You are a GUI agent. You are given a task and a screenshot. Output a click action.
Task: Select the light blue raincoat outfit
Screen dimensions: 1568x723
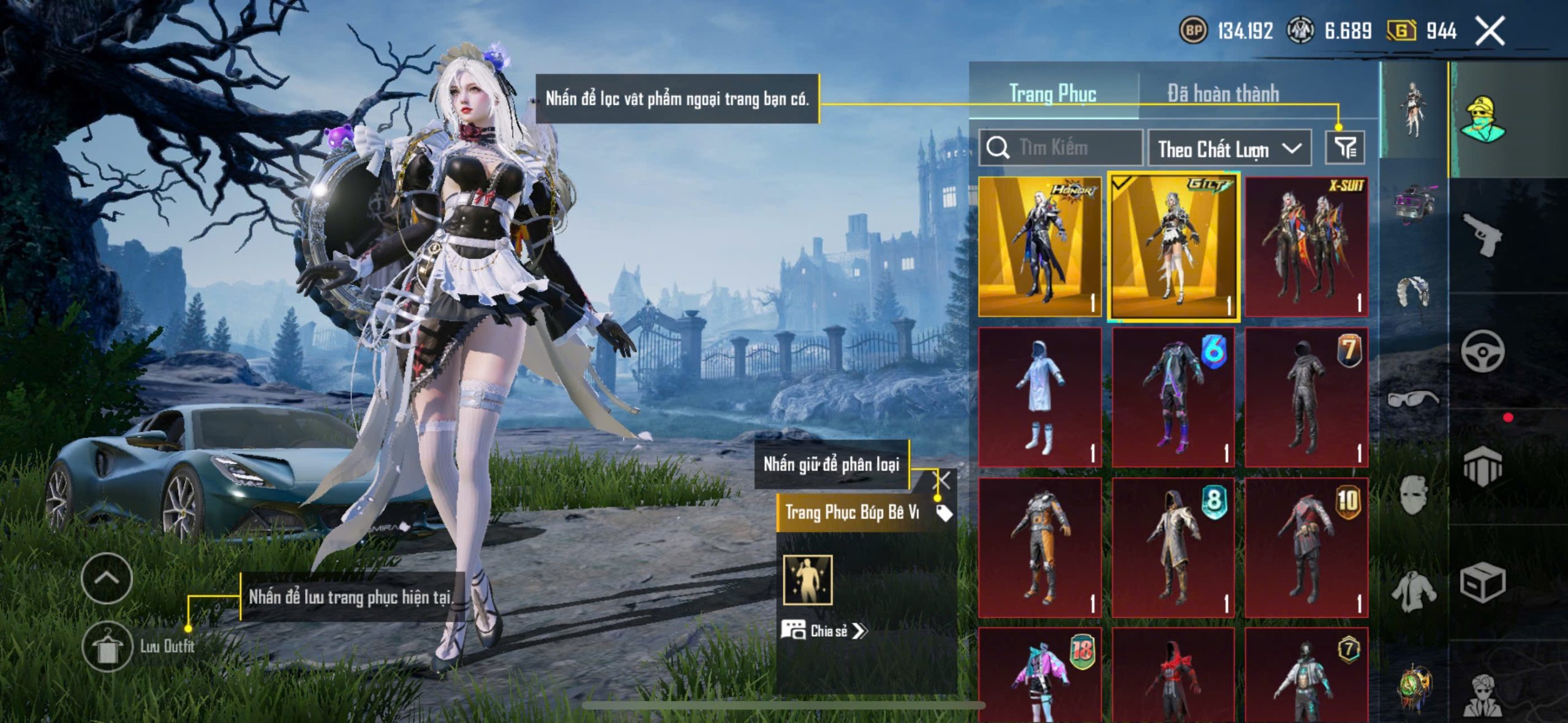[x=1039, y=397]
